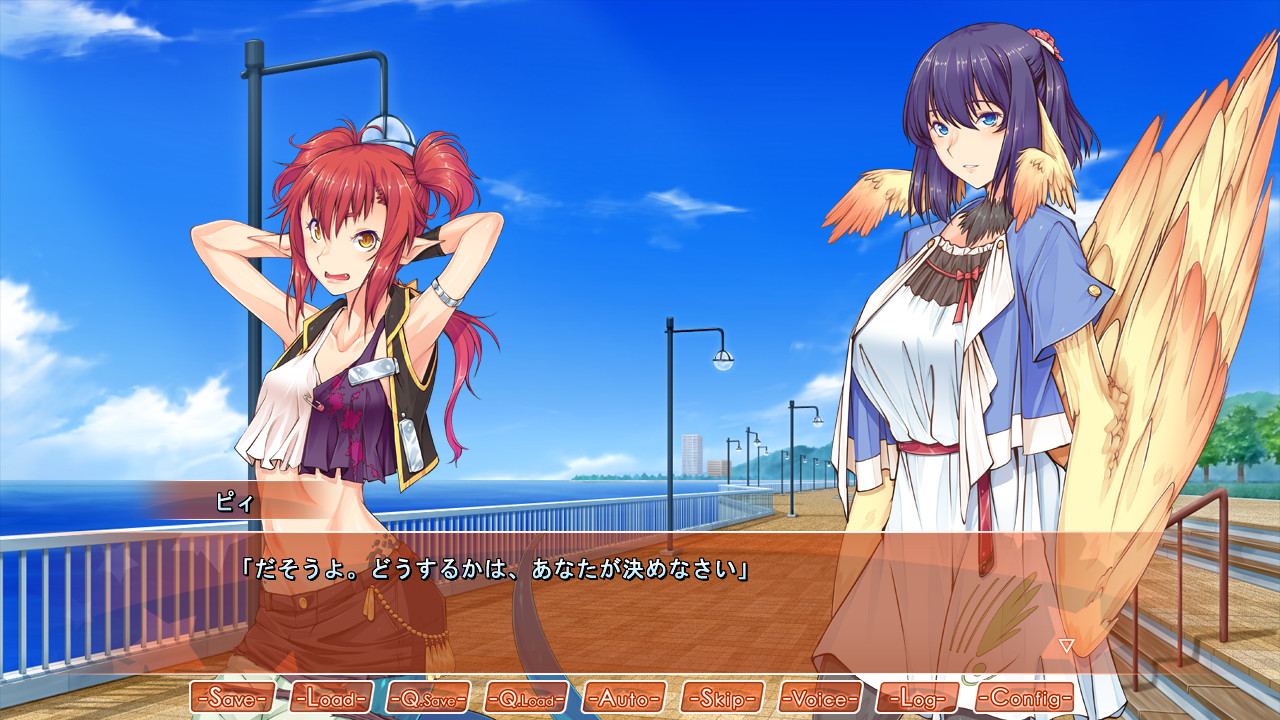Activate the Skip button
1280x720 pixels.
[x=722, y=697]
